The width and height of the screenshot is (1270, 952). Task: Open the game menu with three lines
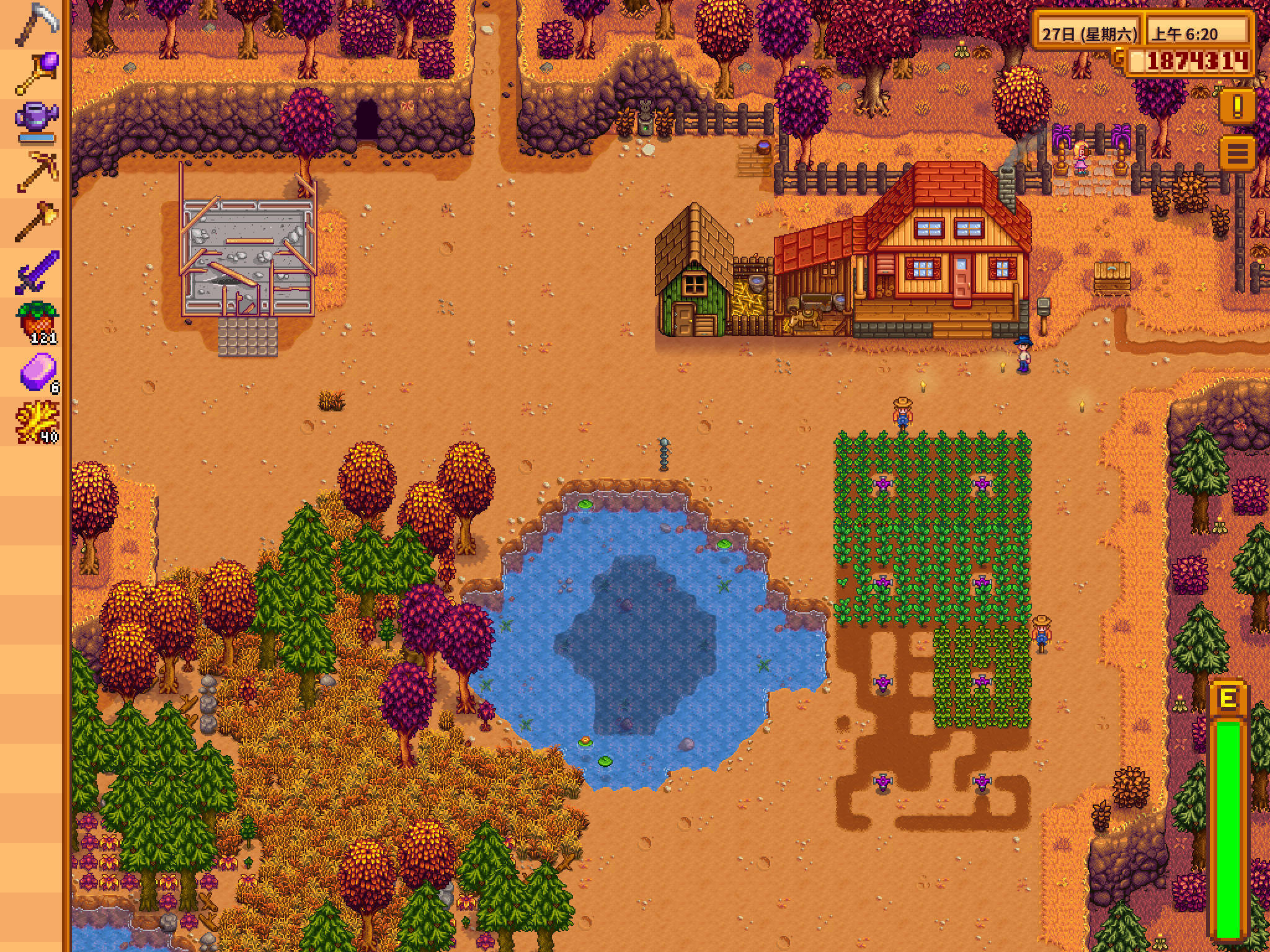pos(1238,152)
